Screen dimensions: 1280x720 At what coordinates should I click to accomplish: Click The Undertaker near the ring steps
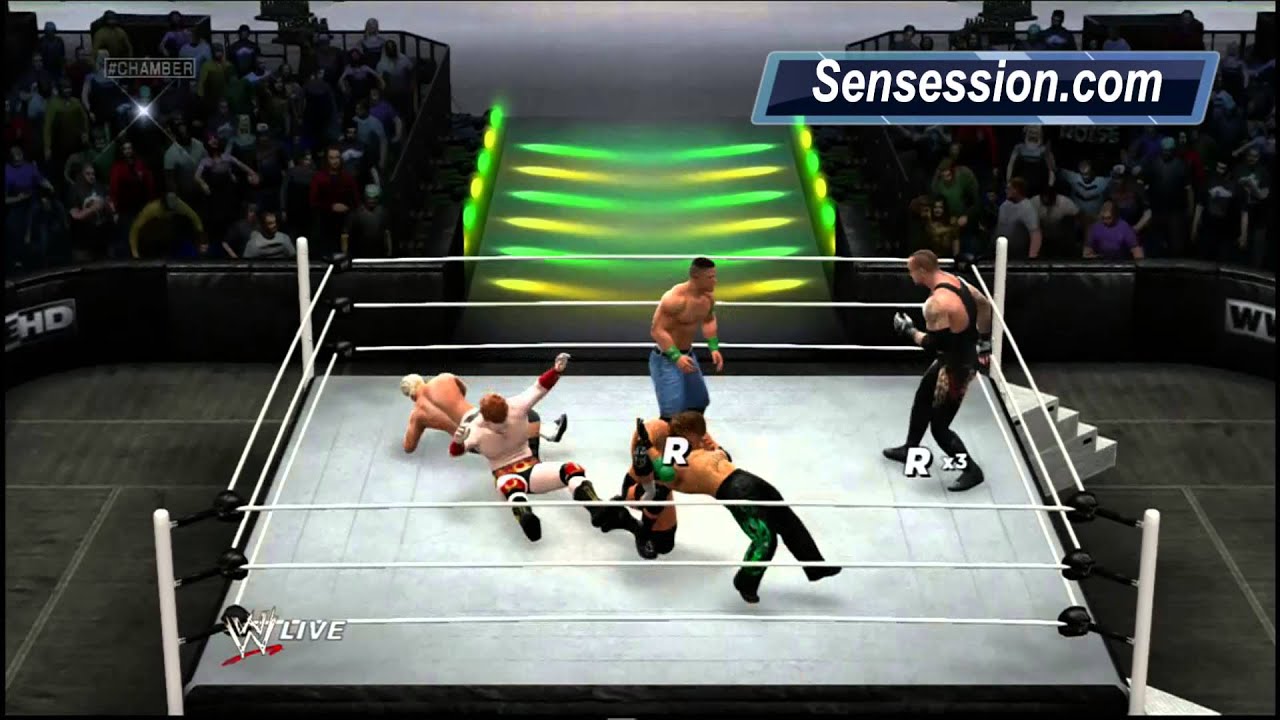coord(938,345)
